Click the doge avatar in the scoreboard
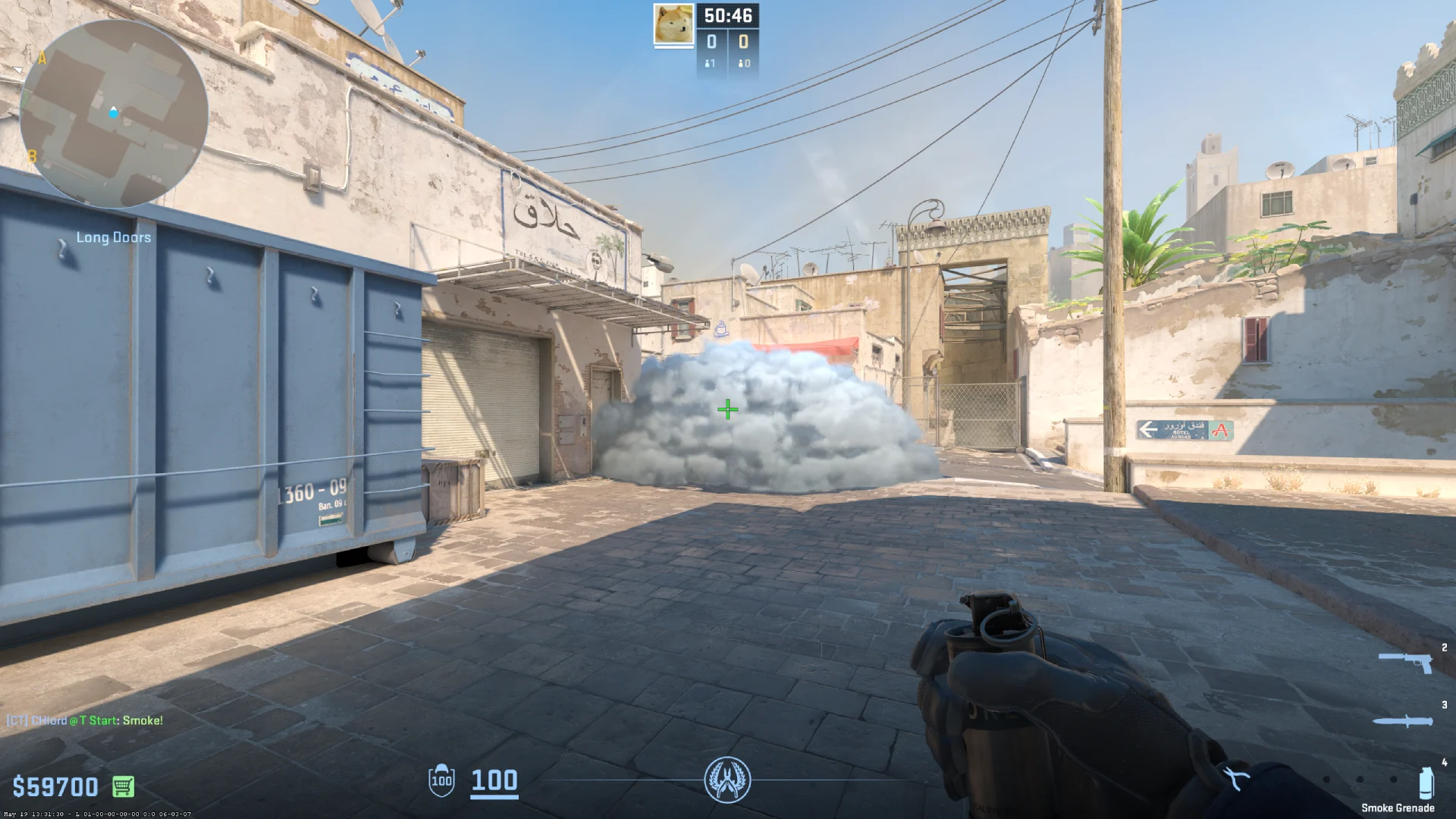 672,25
